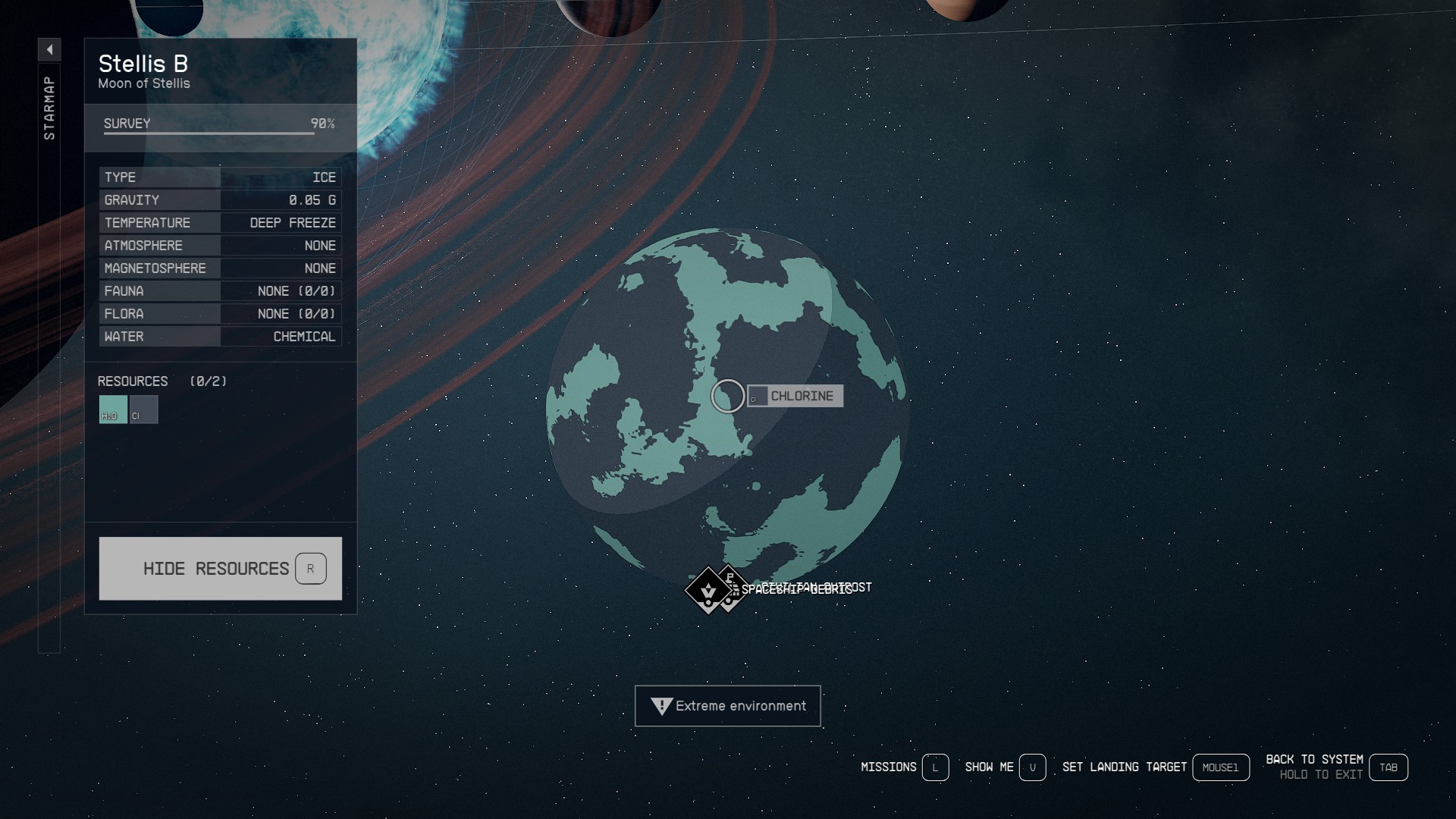Expand the Resources section header
This screenshot has width=1456, height=819.
[133, 381]
